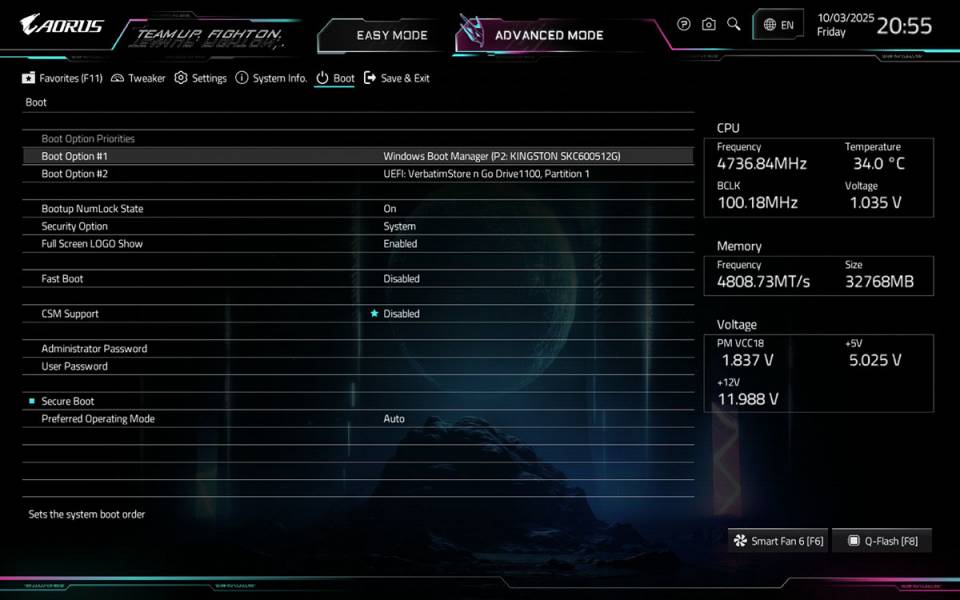
Task: Open the EN language selector
Action: [x=778, y=25]
